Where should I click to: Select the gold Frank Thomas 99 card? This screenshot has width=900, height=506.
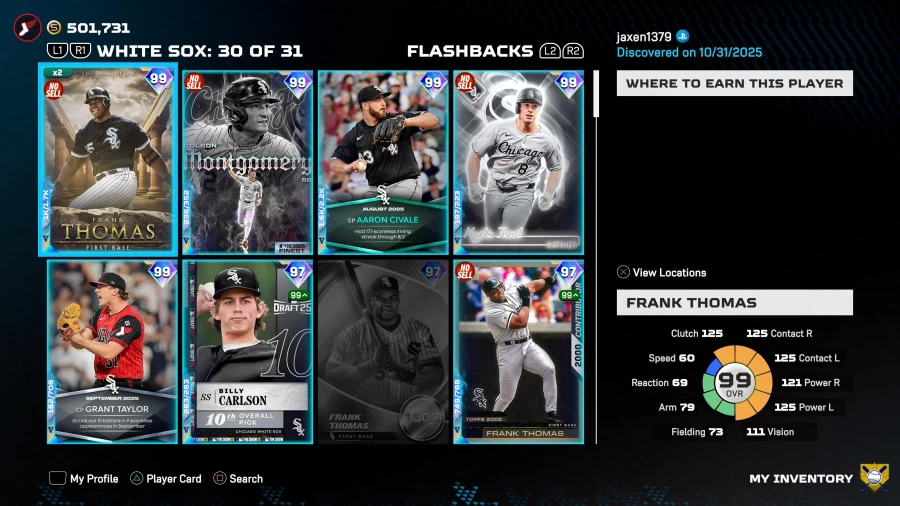(108, 160)
